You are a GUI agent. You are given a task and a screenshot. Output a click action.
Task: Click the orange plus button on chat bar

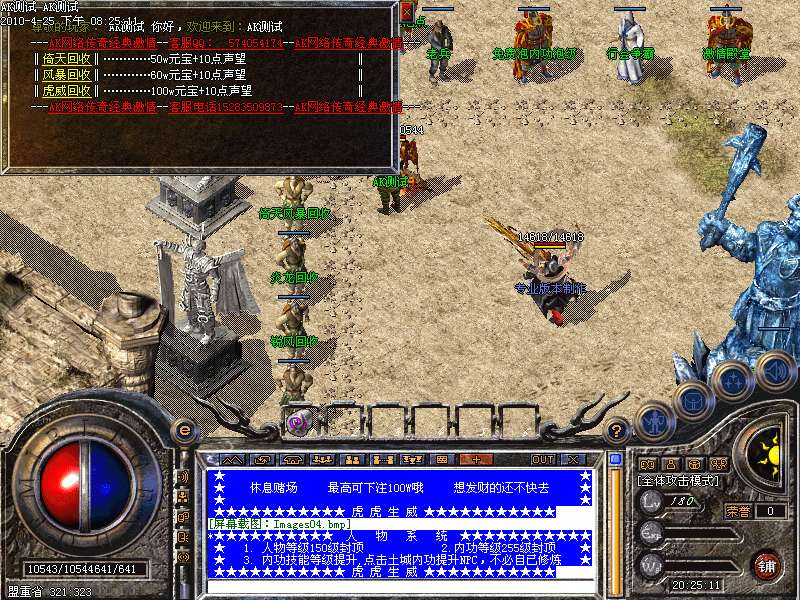476,459
